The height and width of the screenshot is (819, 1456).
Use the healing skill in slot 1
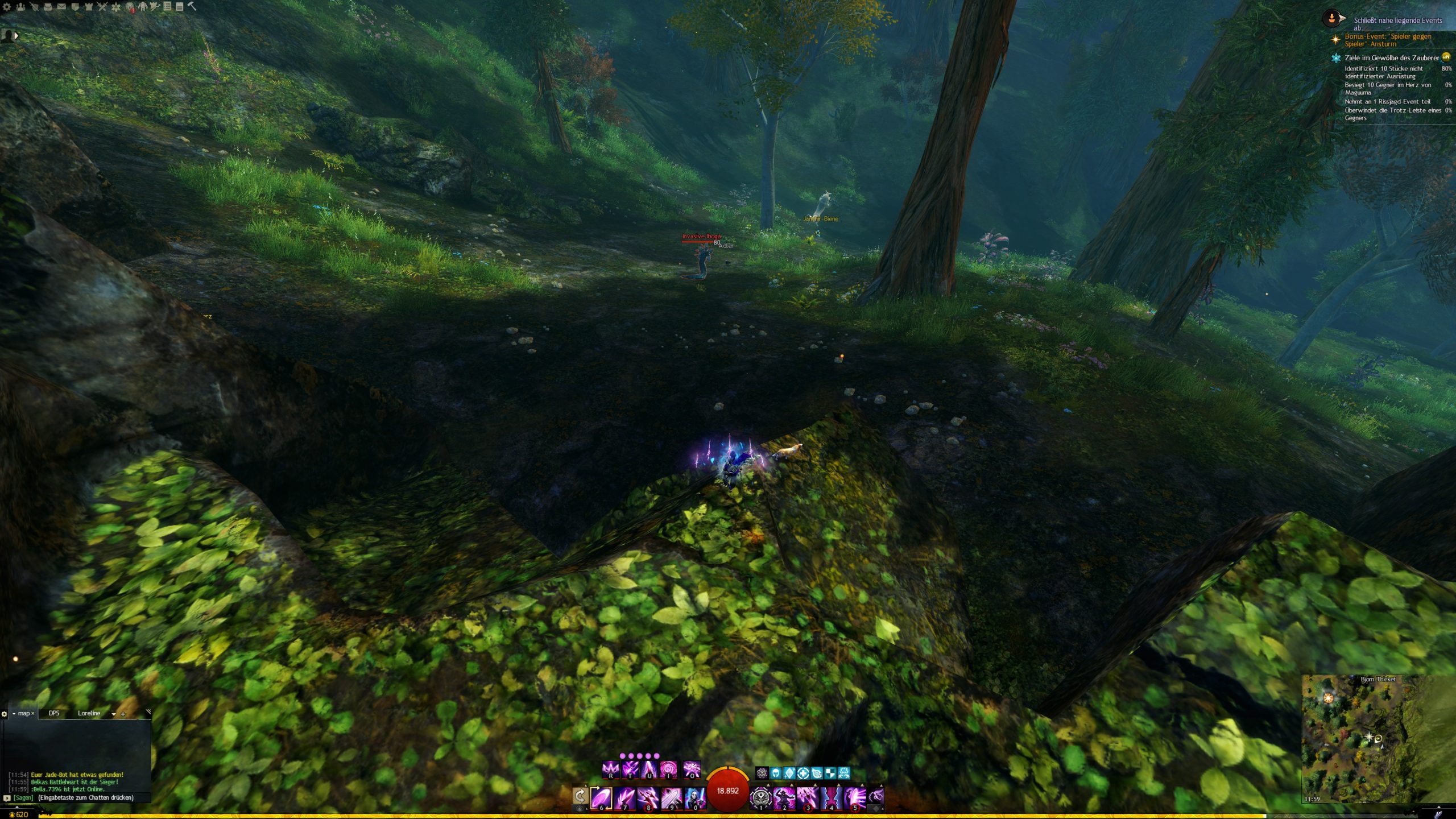point(760,797)
